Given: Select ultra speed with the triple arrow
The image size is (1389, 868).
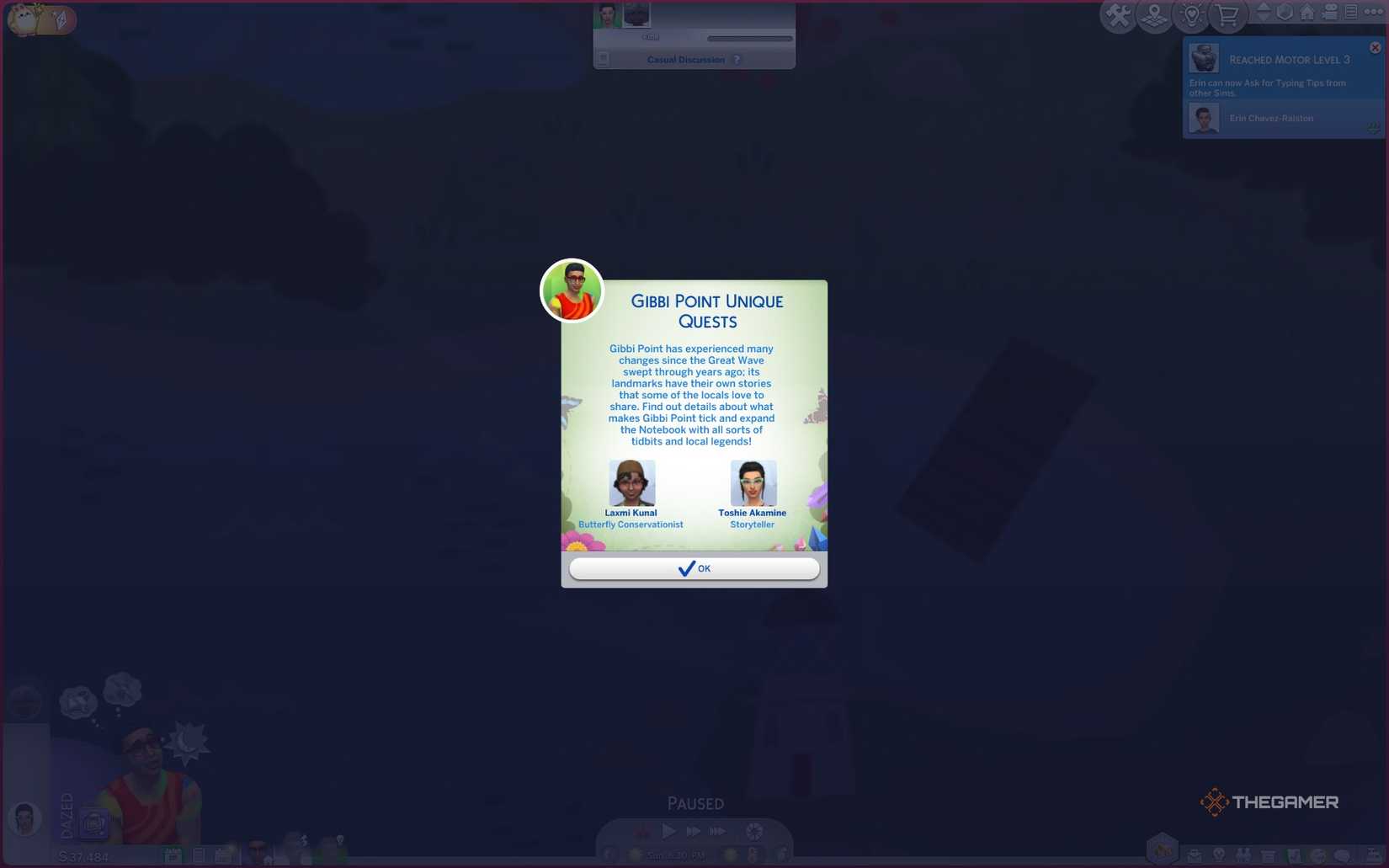Looking at the screenshot, I should coord(719,831).
